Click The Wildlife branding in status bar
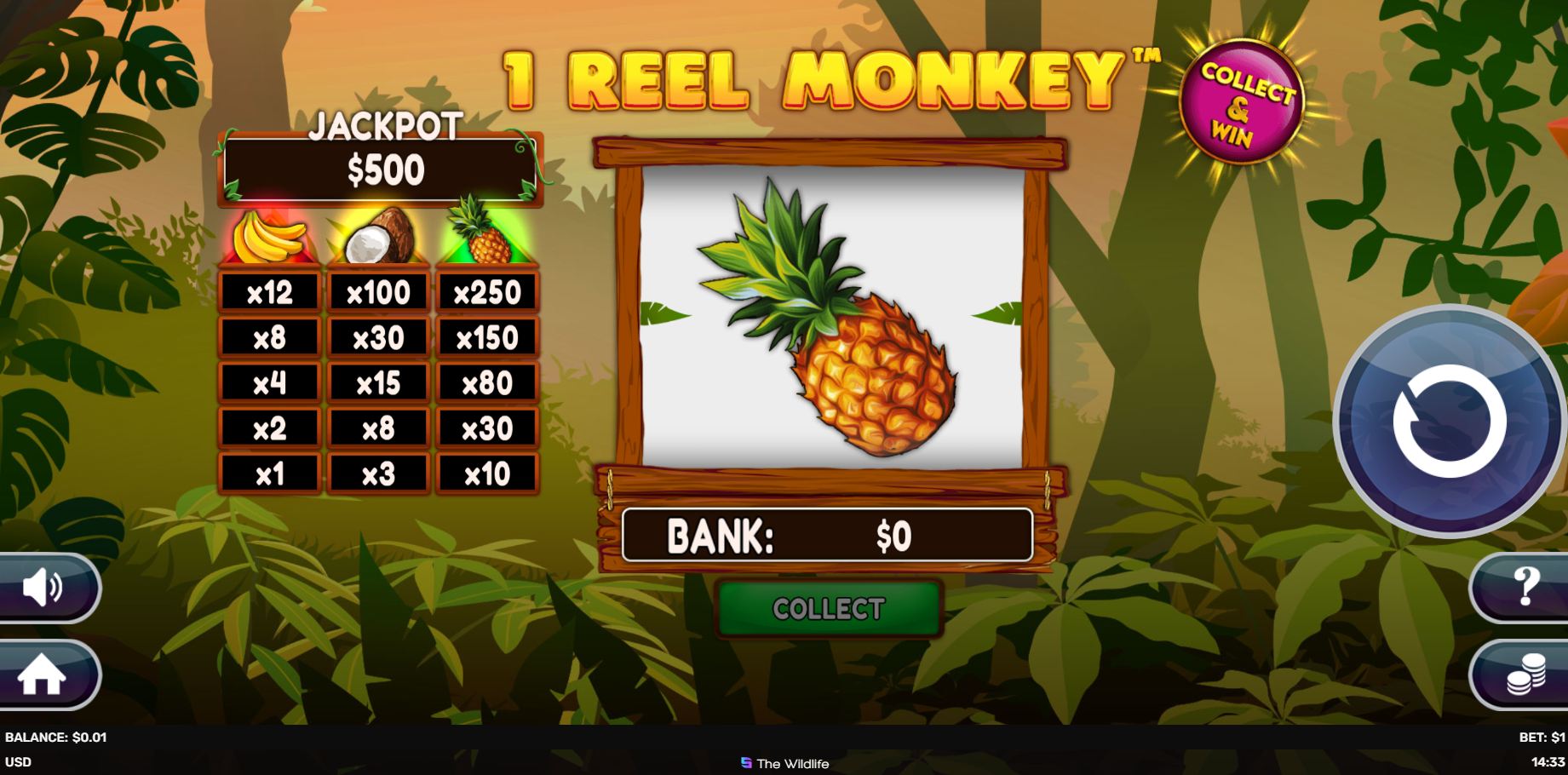 782,764
